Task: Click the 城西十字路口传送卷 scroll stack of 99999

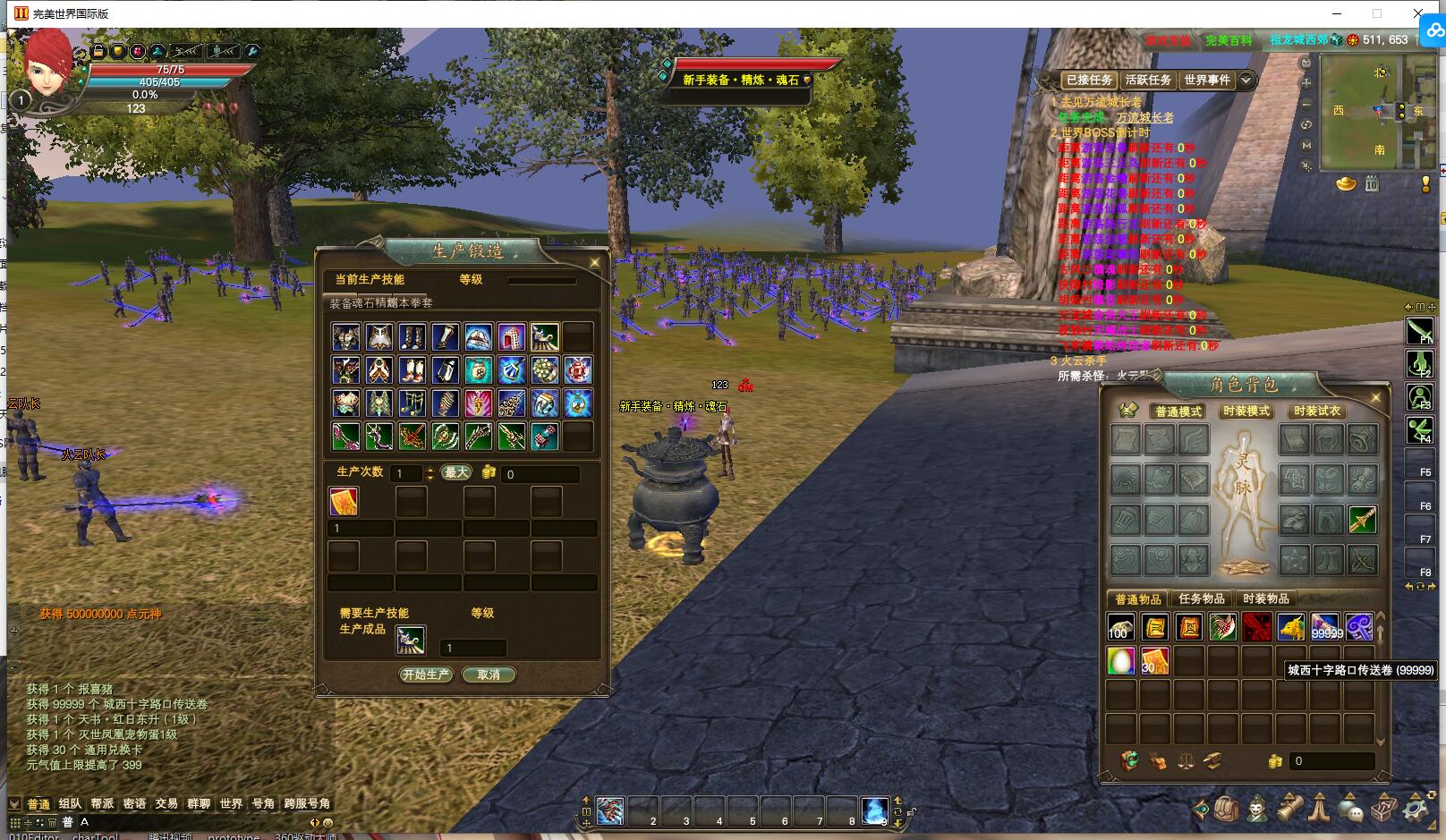Action: (x=1325, y=627)
